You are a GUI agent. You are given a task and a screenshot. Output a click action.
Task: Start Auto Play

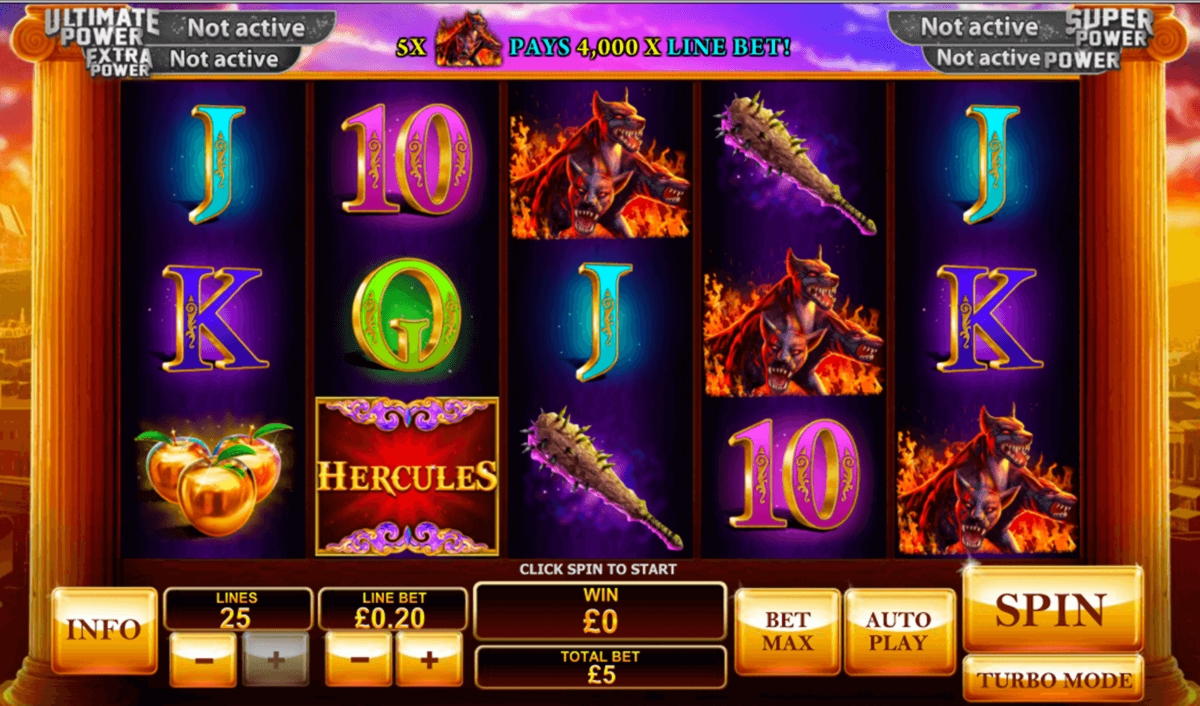coord(898,631)
